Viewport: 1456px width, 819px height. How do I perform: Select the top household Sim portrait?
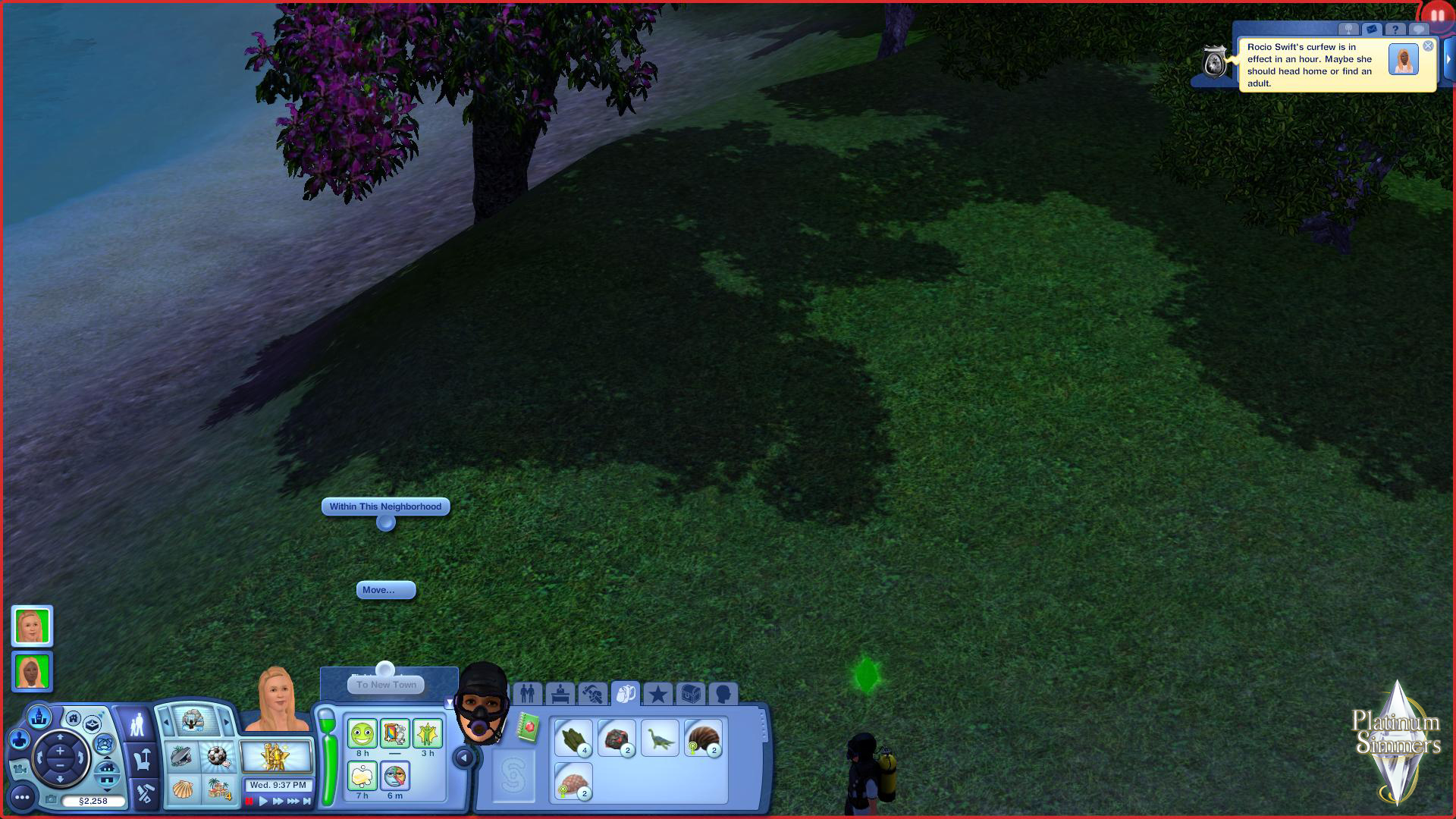pyautogui.click(x=32, y=626)
